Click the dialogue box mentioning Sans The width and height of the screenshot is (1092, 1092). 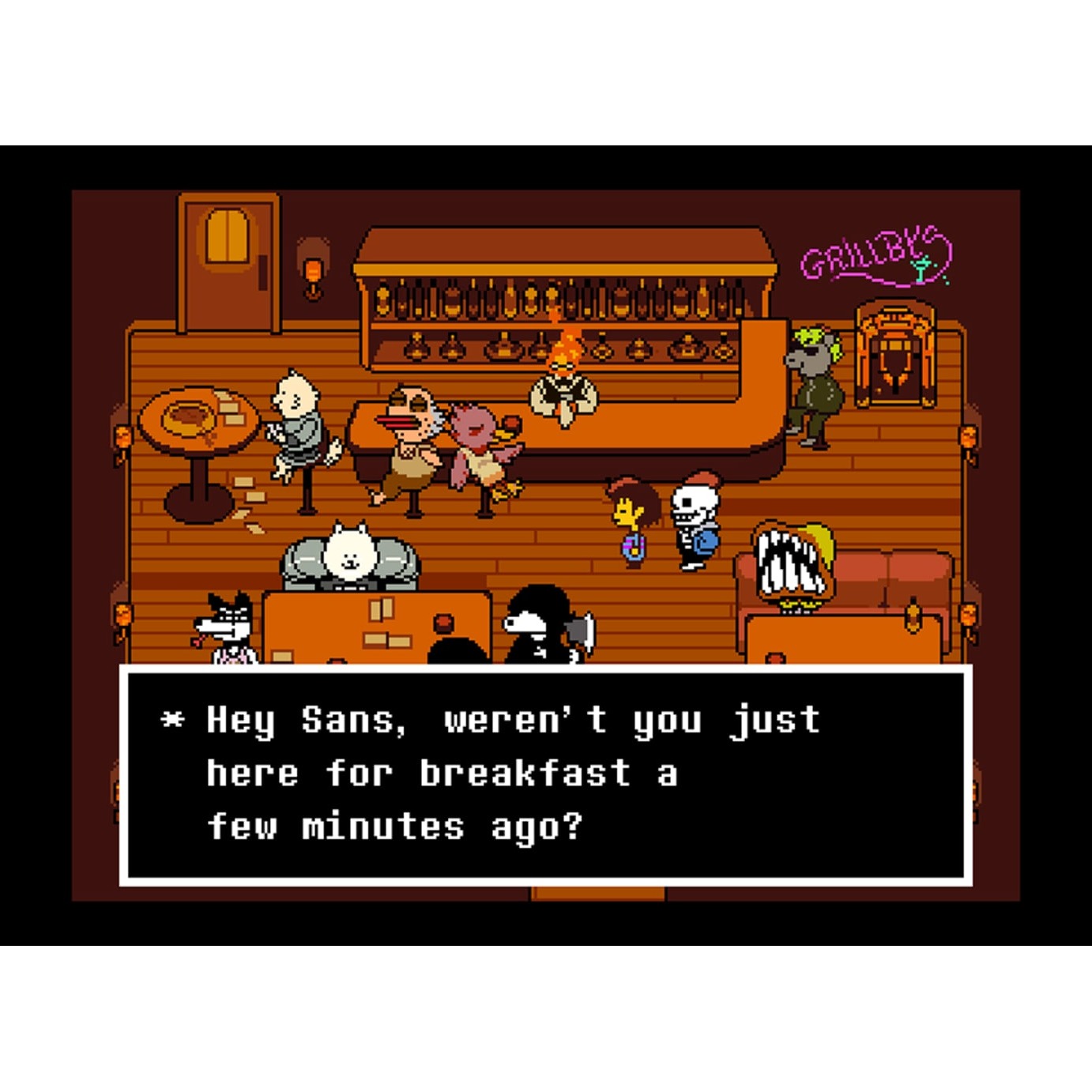(545, 774)
